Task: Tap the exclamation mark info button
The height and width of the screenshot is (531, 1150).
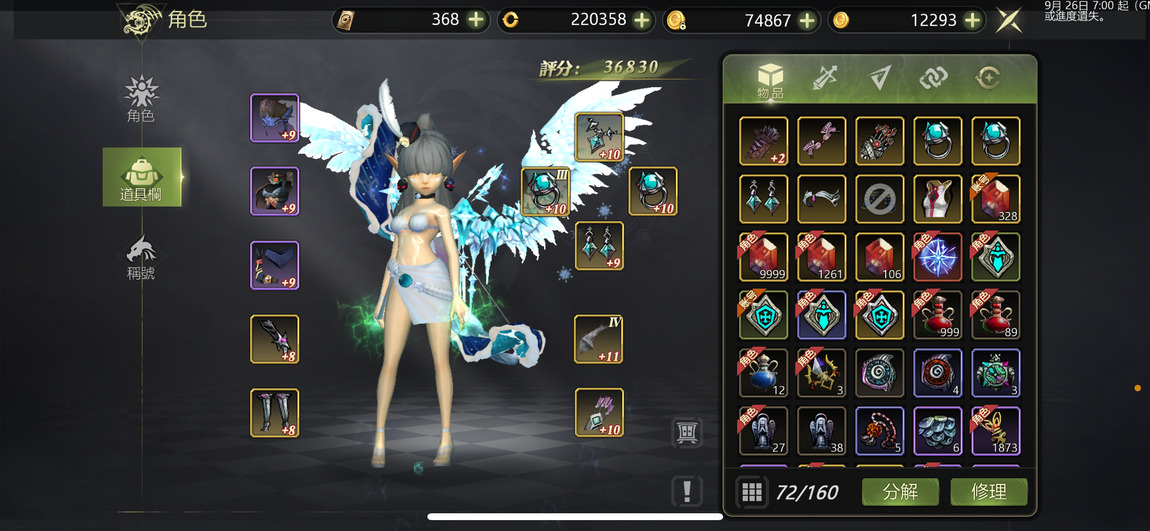Action: click(687, 490)
